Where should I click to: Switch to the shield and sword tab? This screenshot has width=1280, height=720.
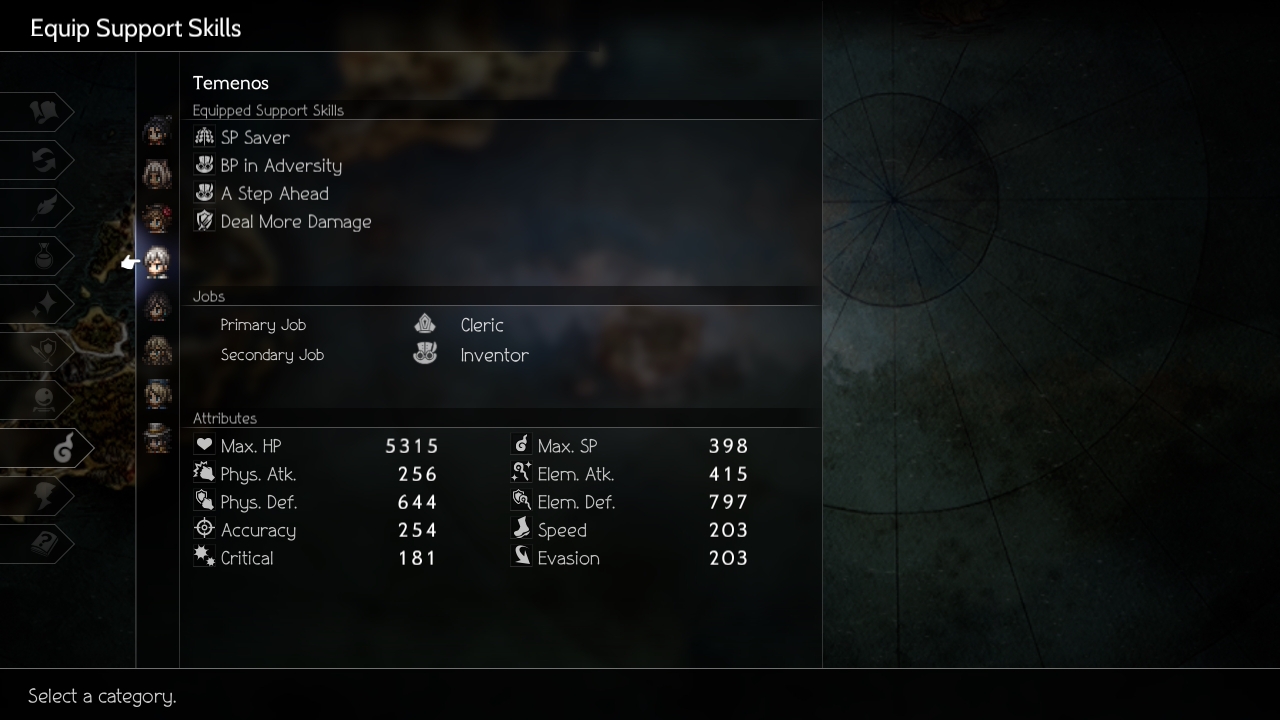coord(42,351)
